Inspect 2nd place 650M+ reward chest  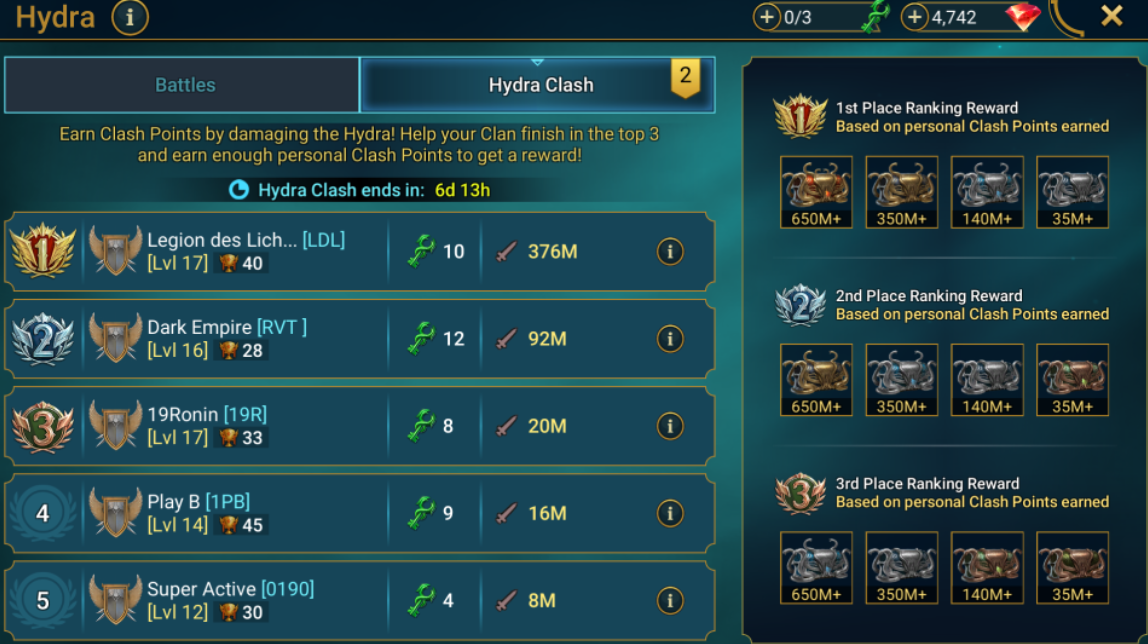tap(816, 380)
